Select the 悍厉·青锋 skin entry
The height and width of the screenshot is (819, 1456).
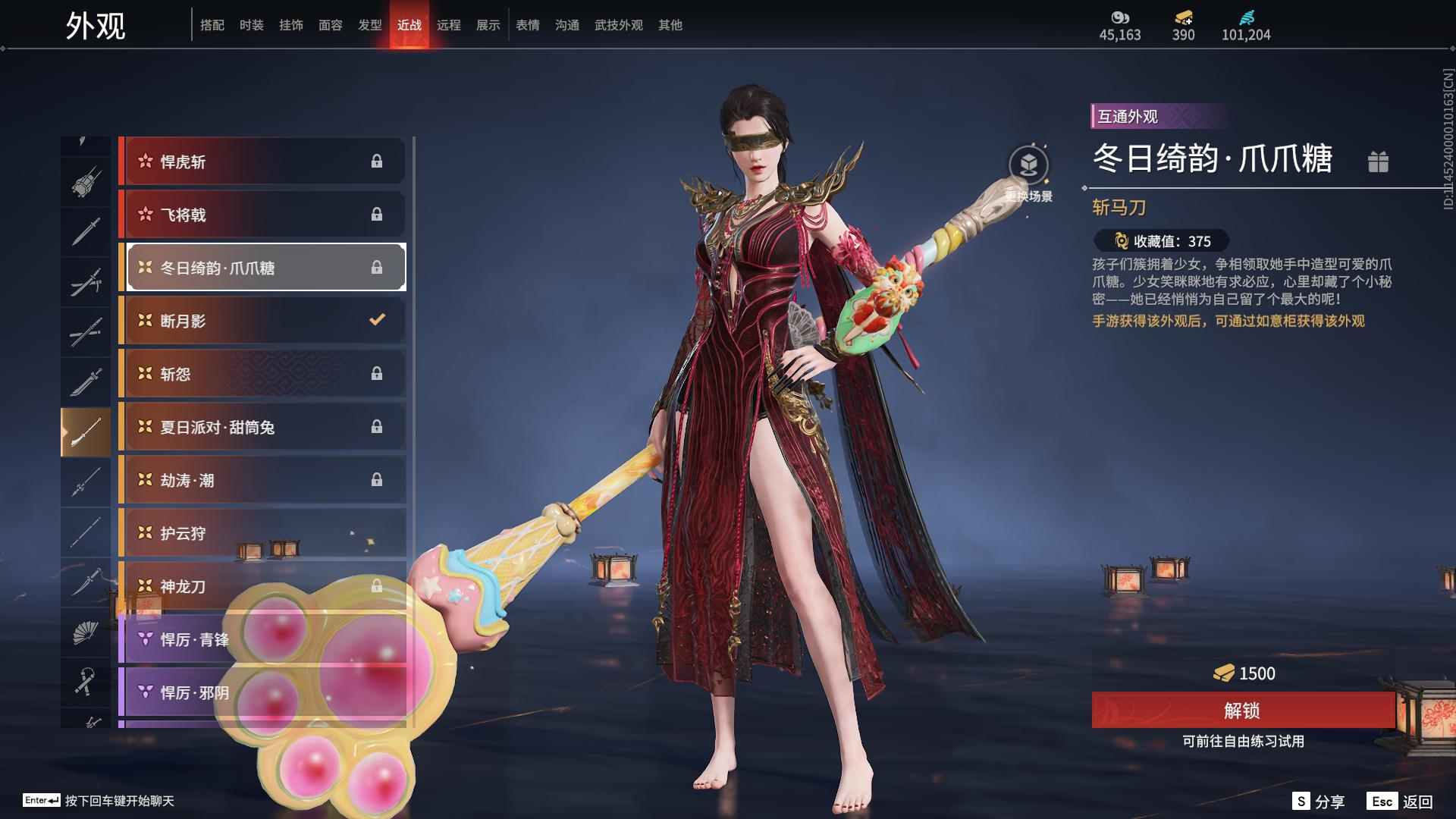pyautogui.click(x=262, y=639)
